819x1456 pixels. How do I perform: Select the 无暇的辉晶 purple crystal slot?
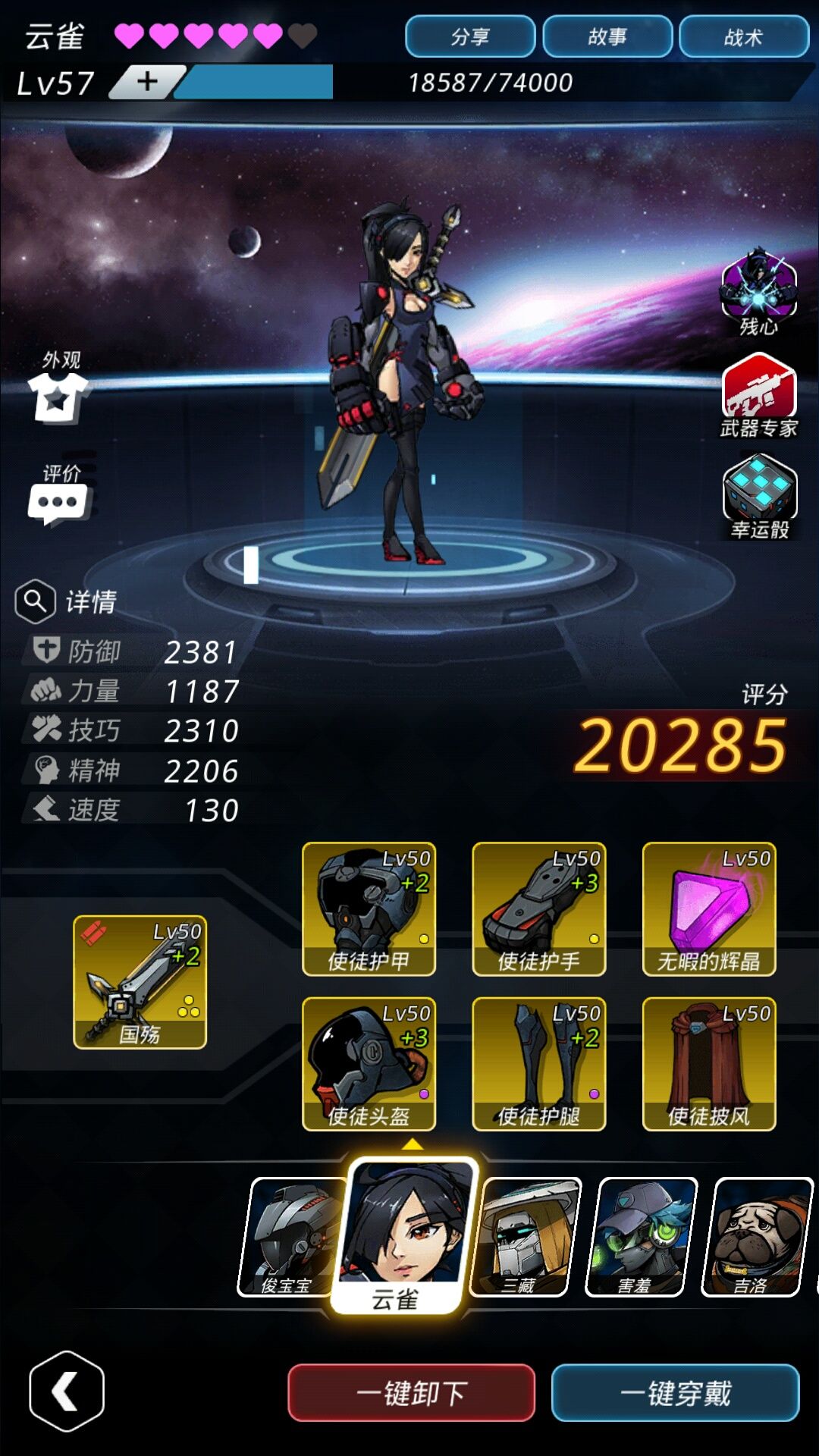pyautogui.click(x=708, y=908)
